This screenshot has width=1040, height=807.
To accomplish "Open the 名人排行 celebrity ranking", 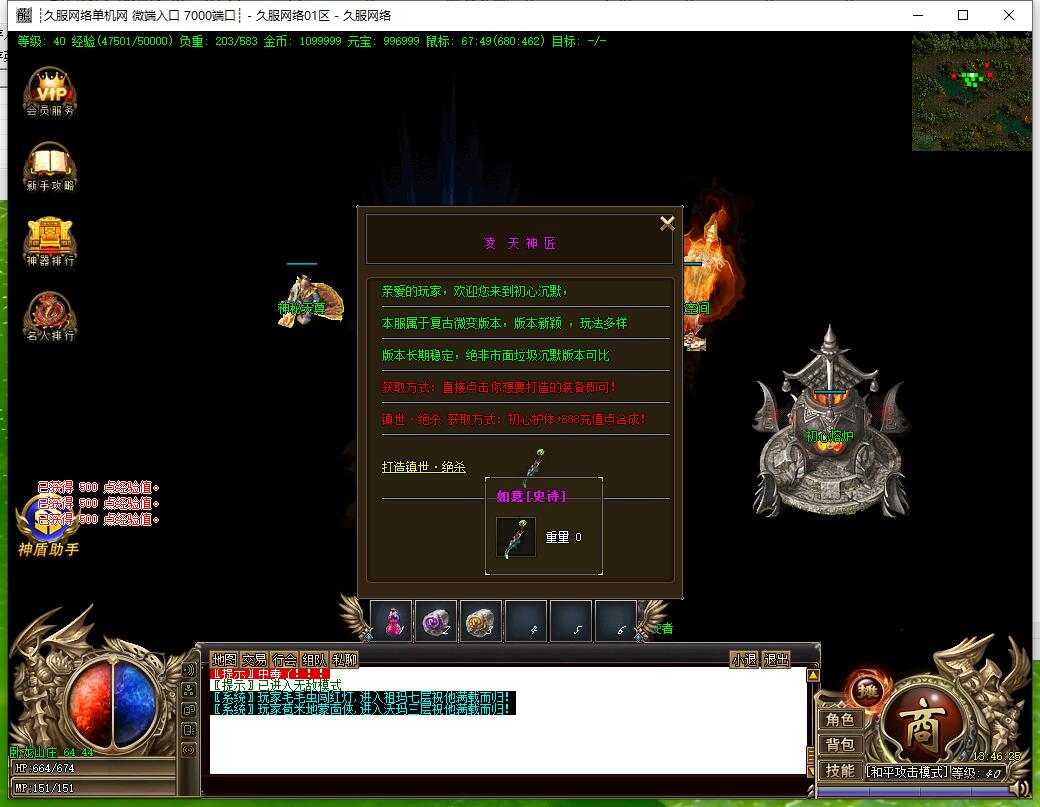I will pyautogui.click(x=50, y=316).
